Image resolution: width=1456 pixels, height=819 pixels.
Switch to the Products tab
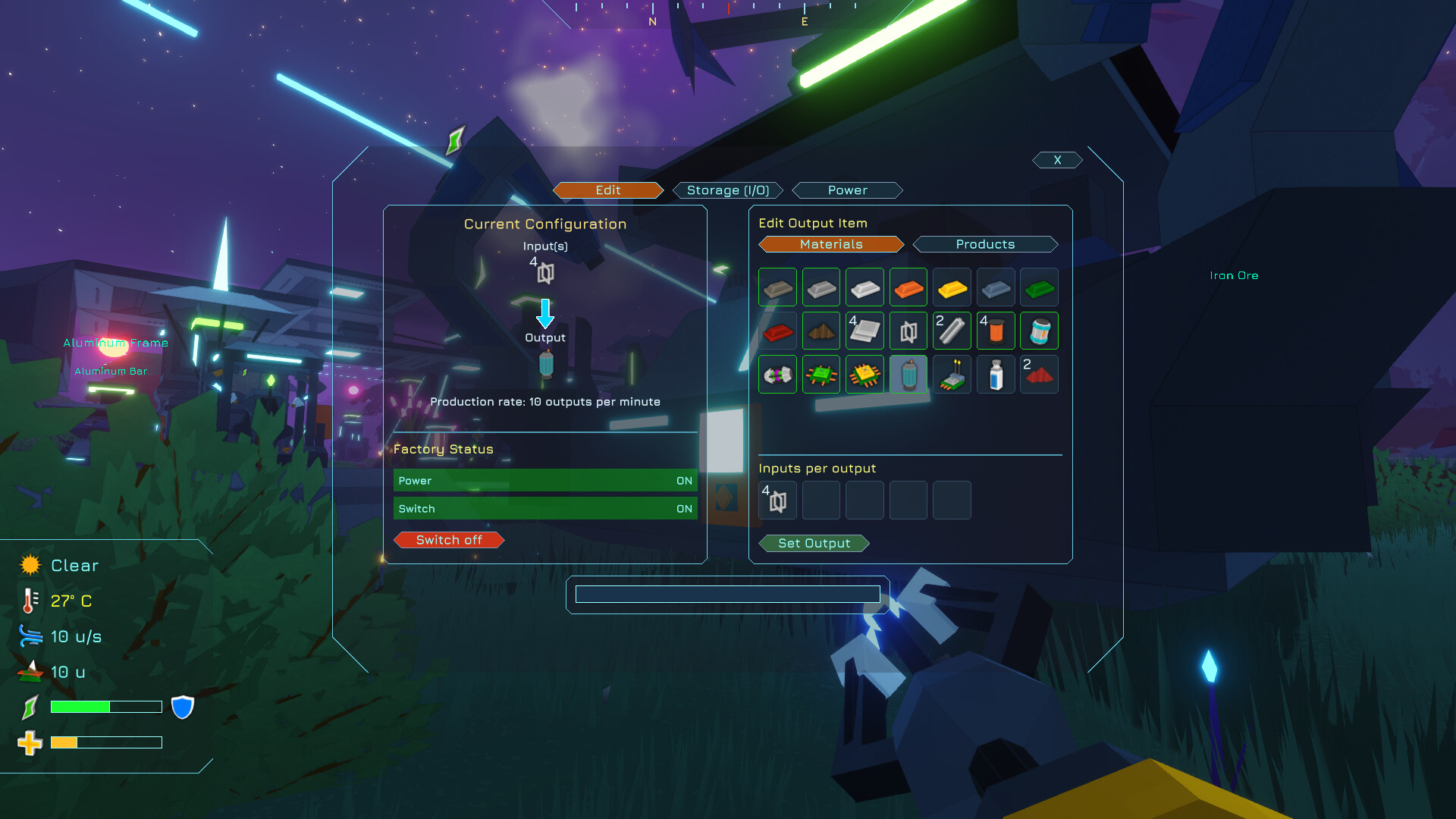click(x=984, y=243)
